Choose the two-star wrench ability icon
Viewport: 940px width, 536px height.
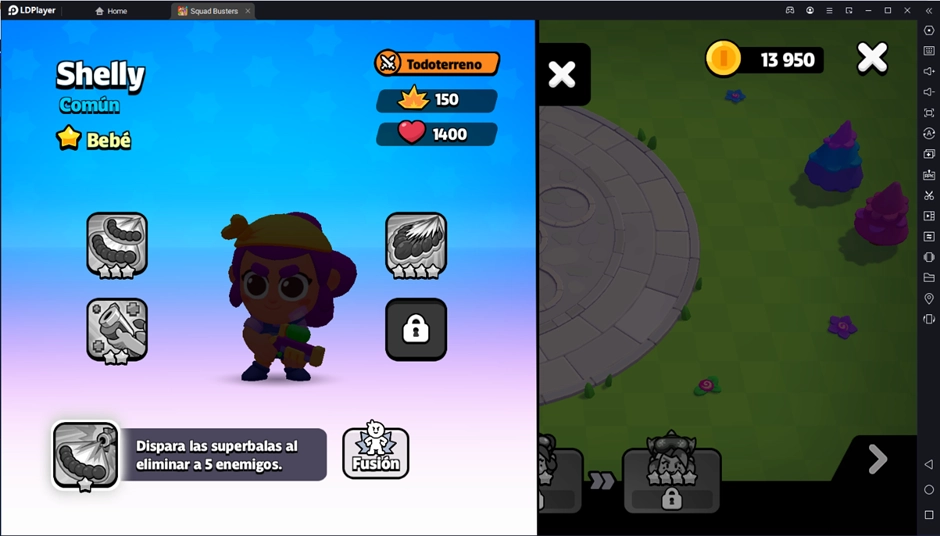coord(117,329)
